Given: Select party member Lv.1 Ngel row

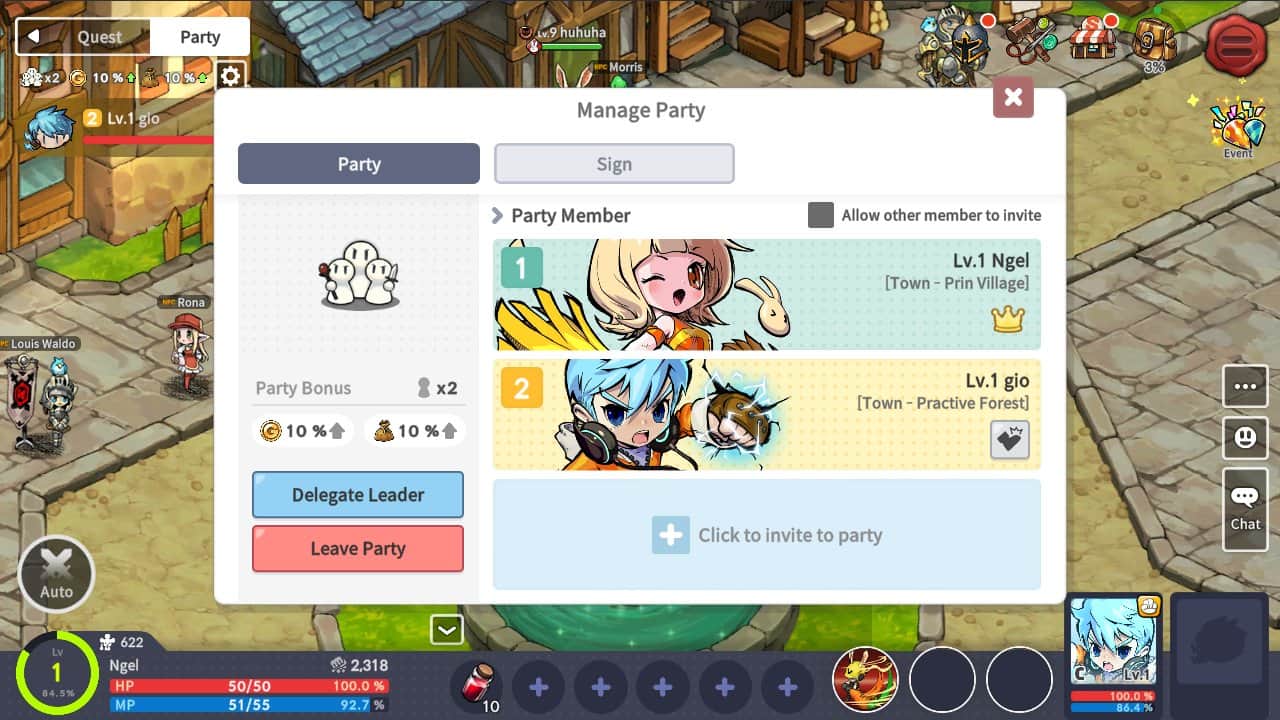Looking at the screenshot, I should pos(767,294).
